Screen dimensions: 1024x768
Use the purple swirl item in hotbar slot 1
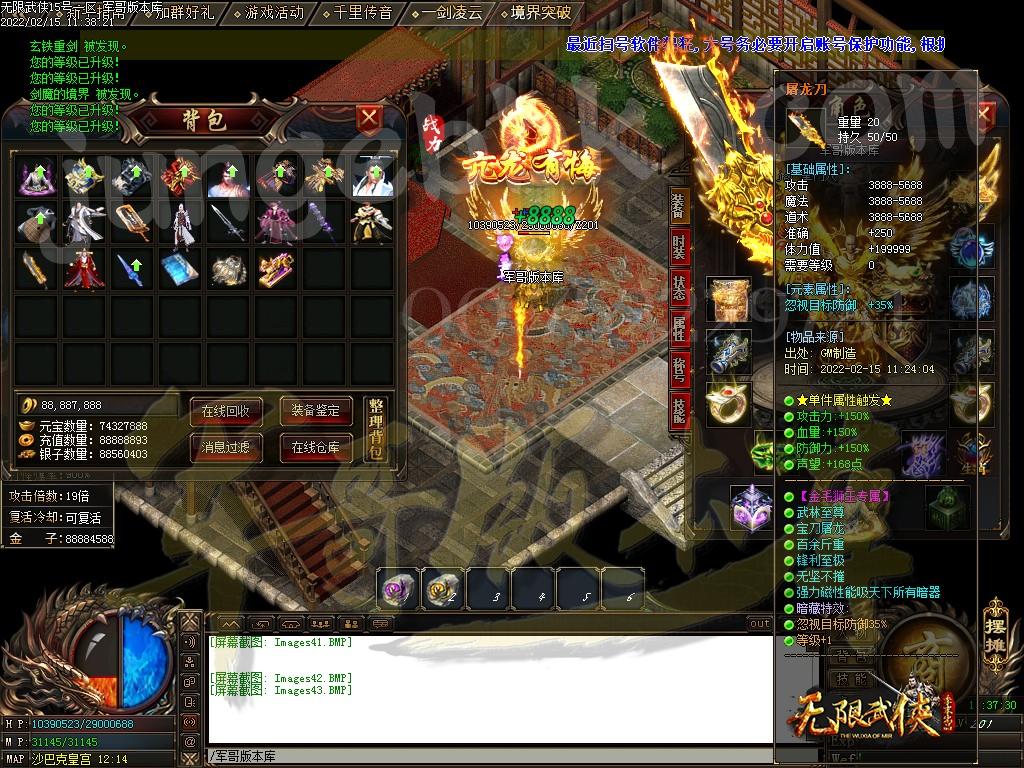tap(397, 589)
